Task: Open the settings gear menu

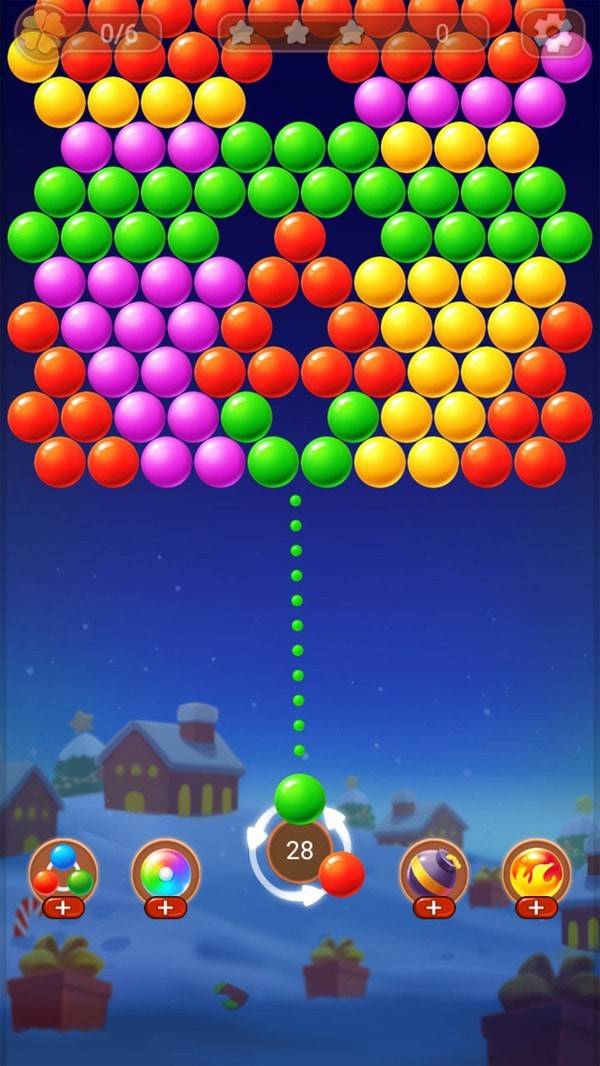Action: tap(553, 32)
